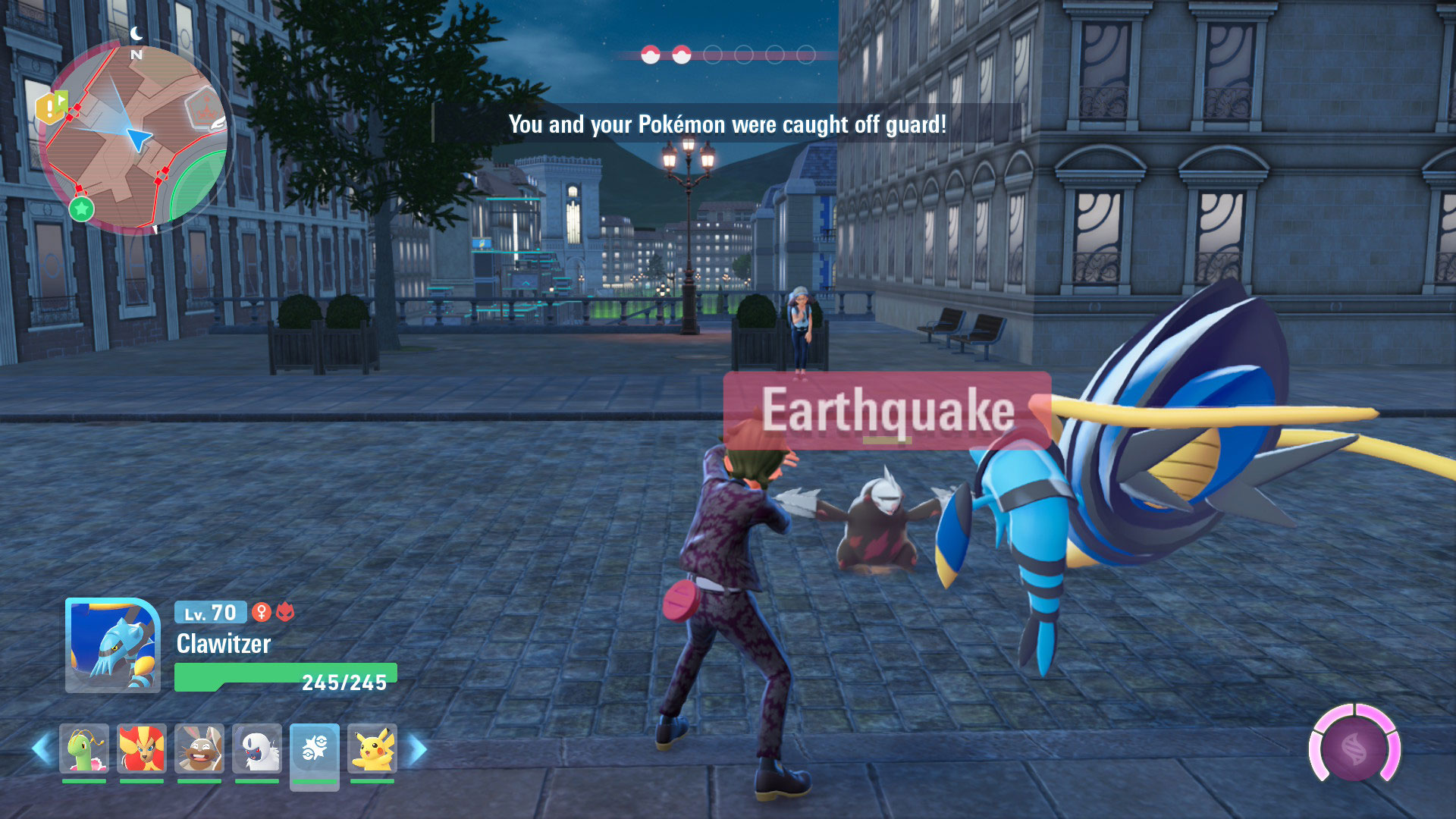Open the circular minimap
The height and width of the screenshot is (819, 1456).
136,136
